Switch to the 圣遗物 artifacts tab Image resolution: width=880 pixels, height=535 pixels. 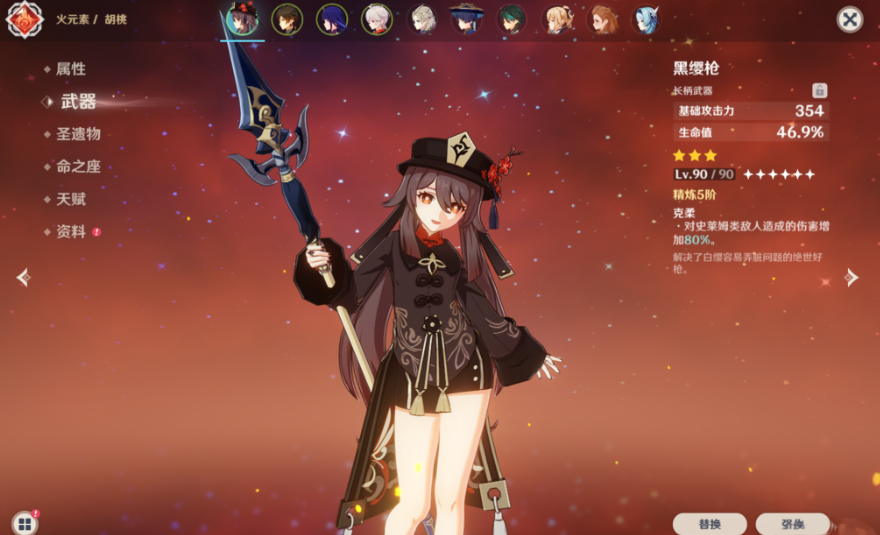(77, 134)
